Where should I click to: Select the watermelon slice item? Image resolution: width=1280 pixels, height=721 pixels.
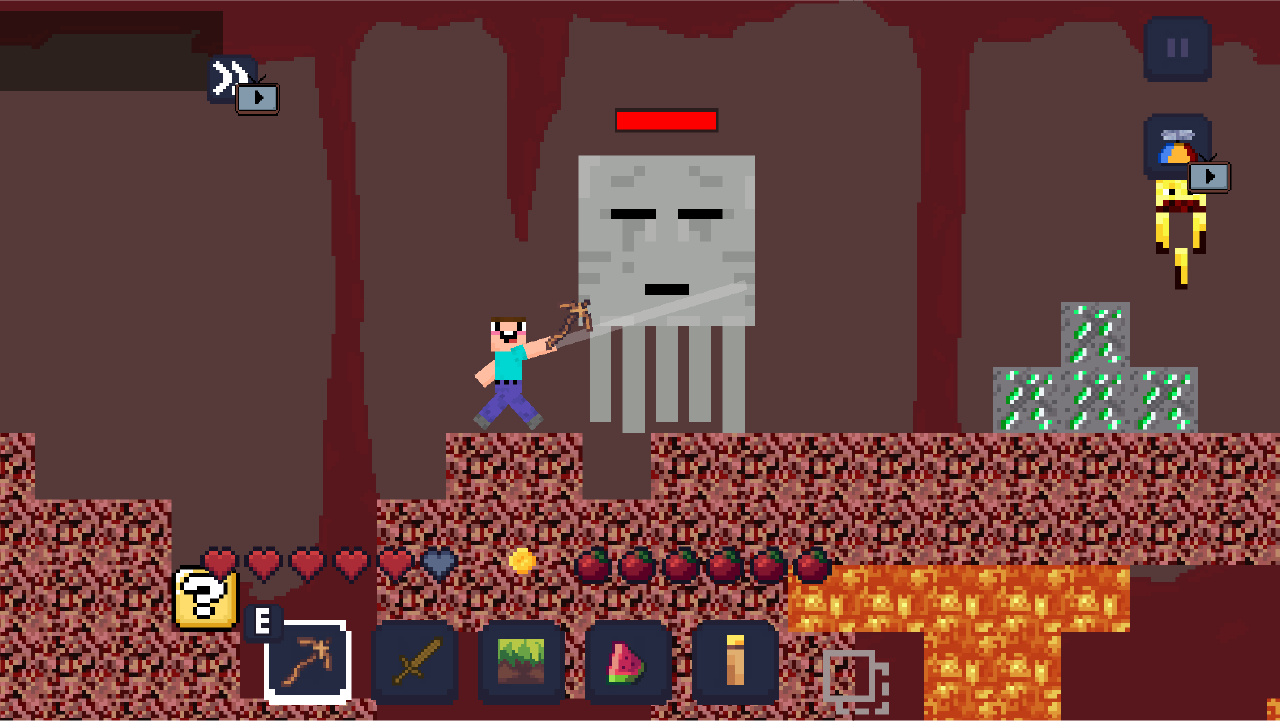[627, 660]
